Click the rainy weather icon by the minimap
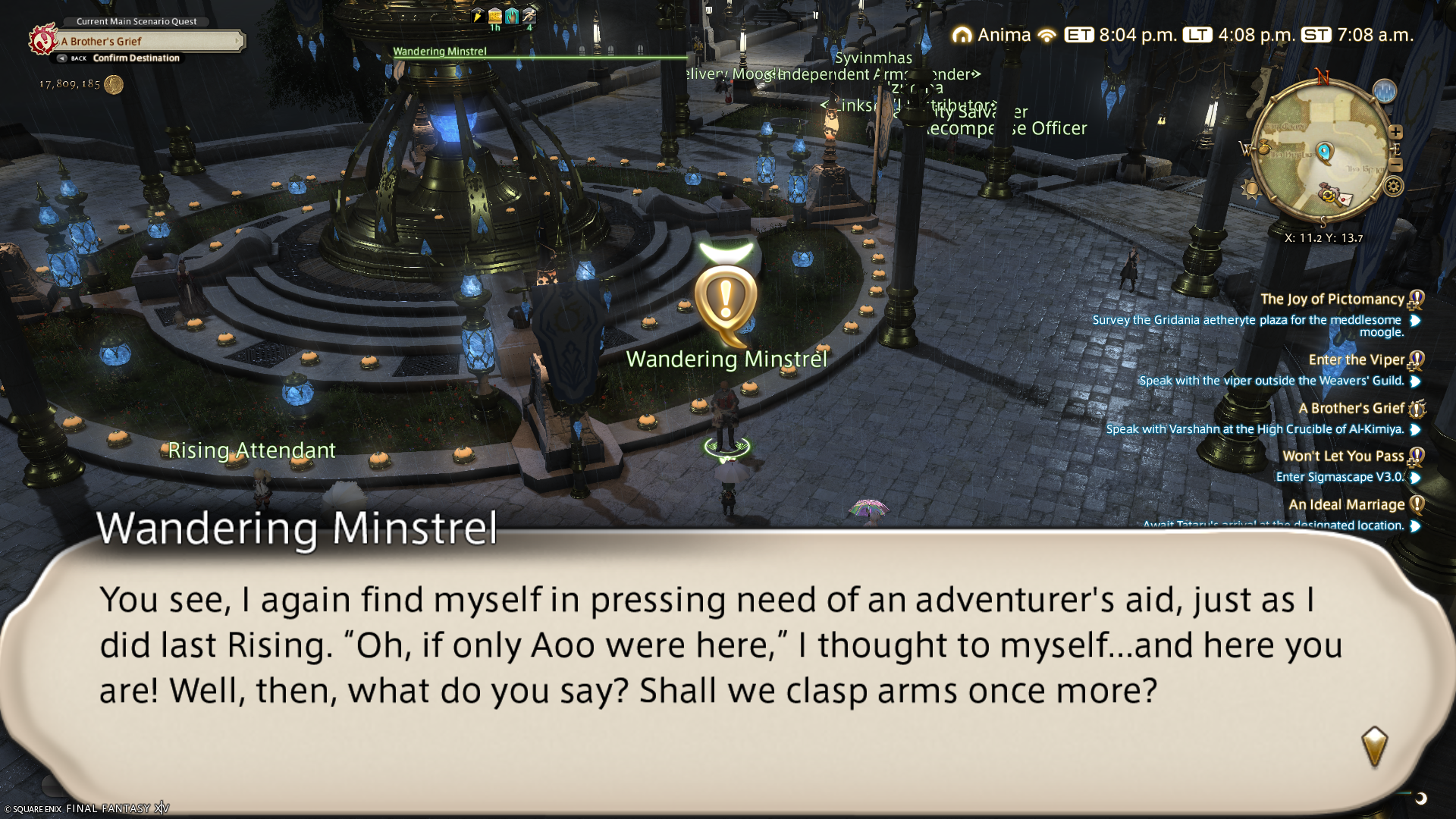 [1385, 92]
